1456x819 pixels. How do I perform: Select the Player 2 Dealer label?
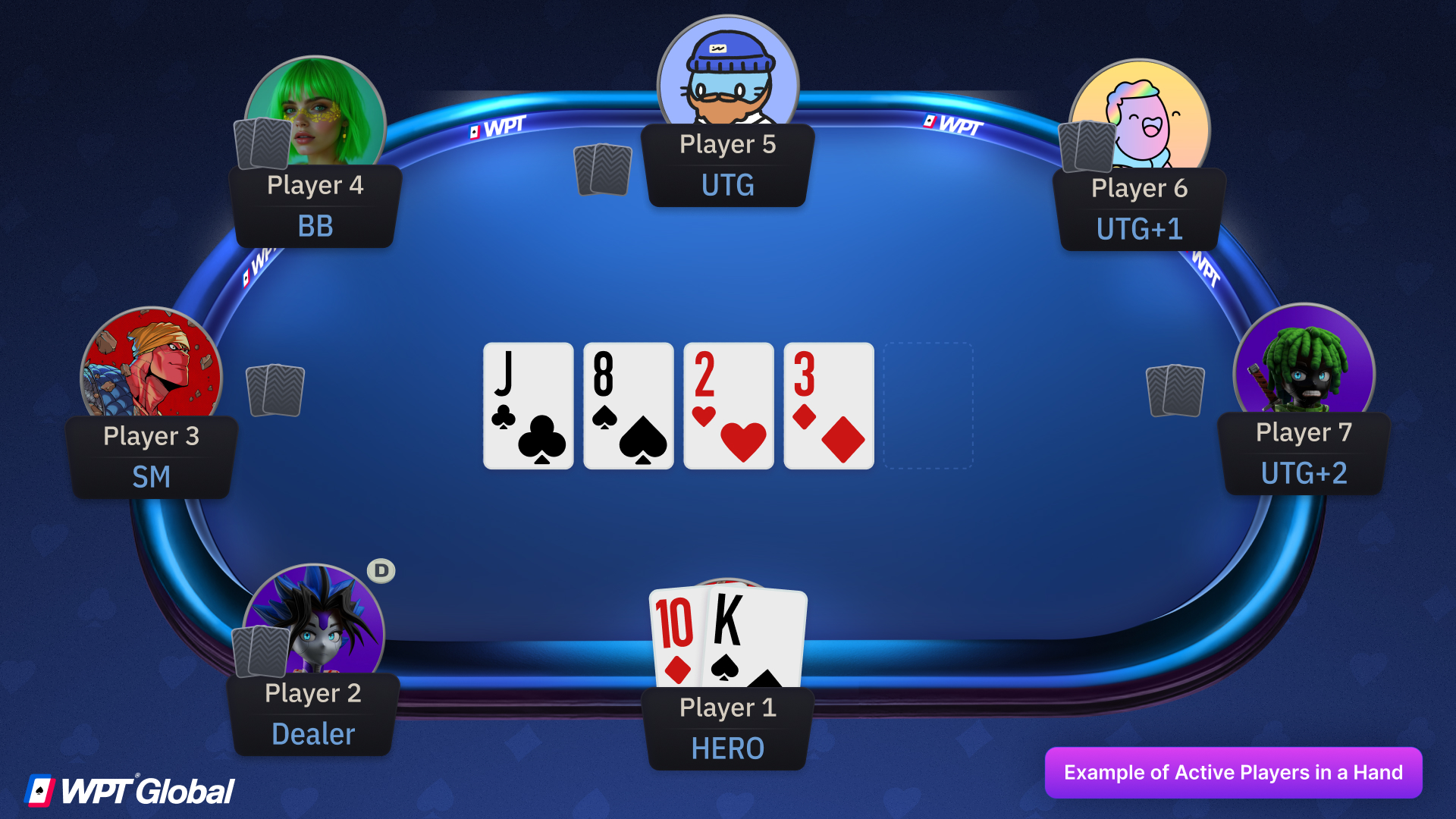pos(312,733)
